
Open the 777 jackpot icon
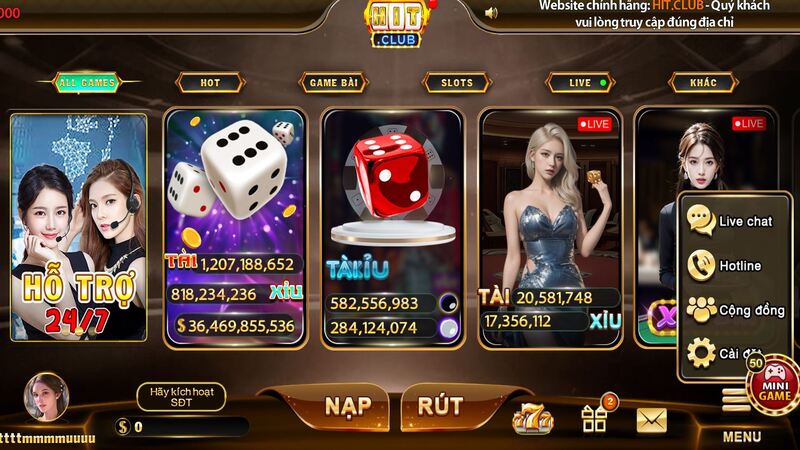pos(533,420)
